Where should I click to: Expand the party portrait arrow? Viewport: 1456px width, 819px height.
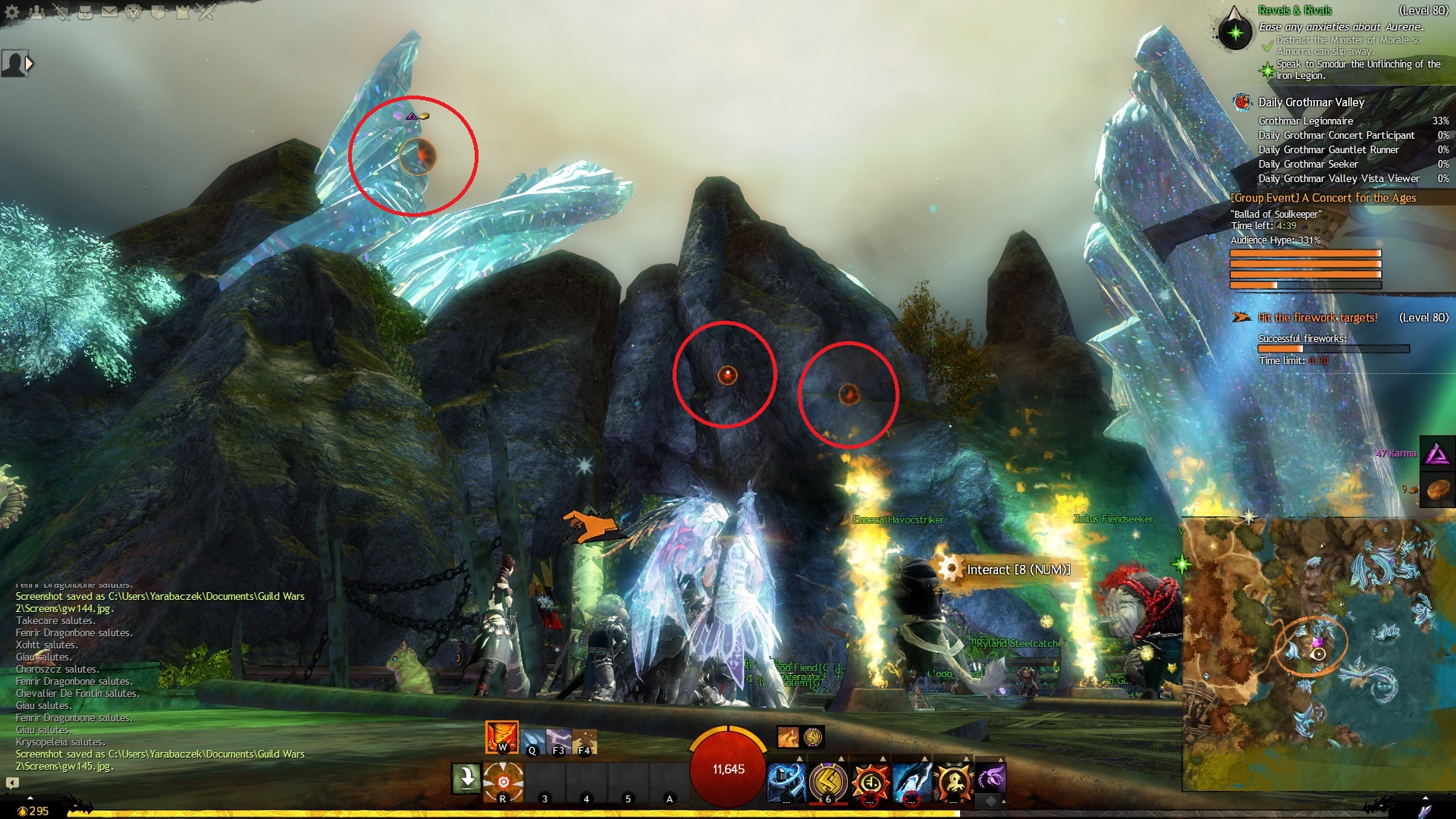pos(30,64)
